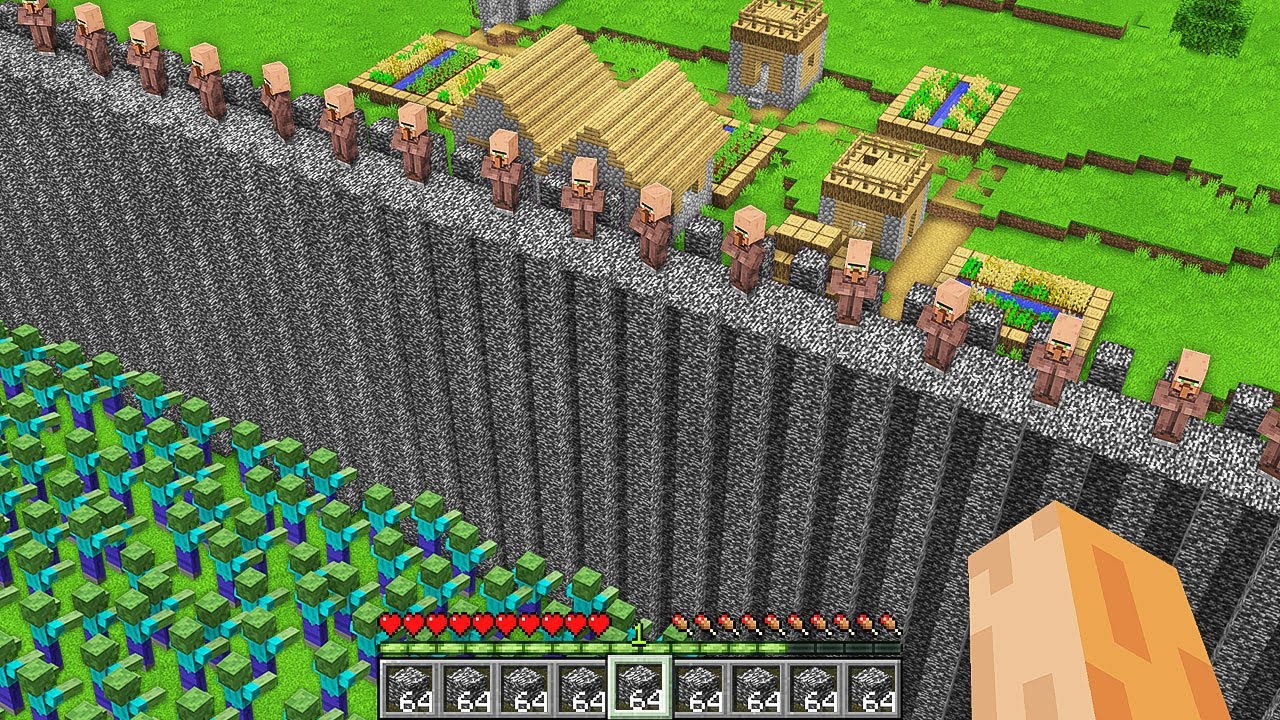Click the leftmost red heart icon

pyautogui.click(x=389, y=621)
